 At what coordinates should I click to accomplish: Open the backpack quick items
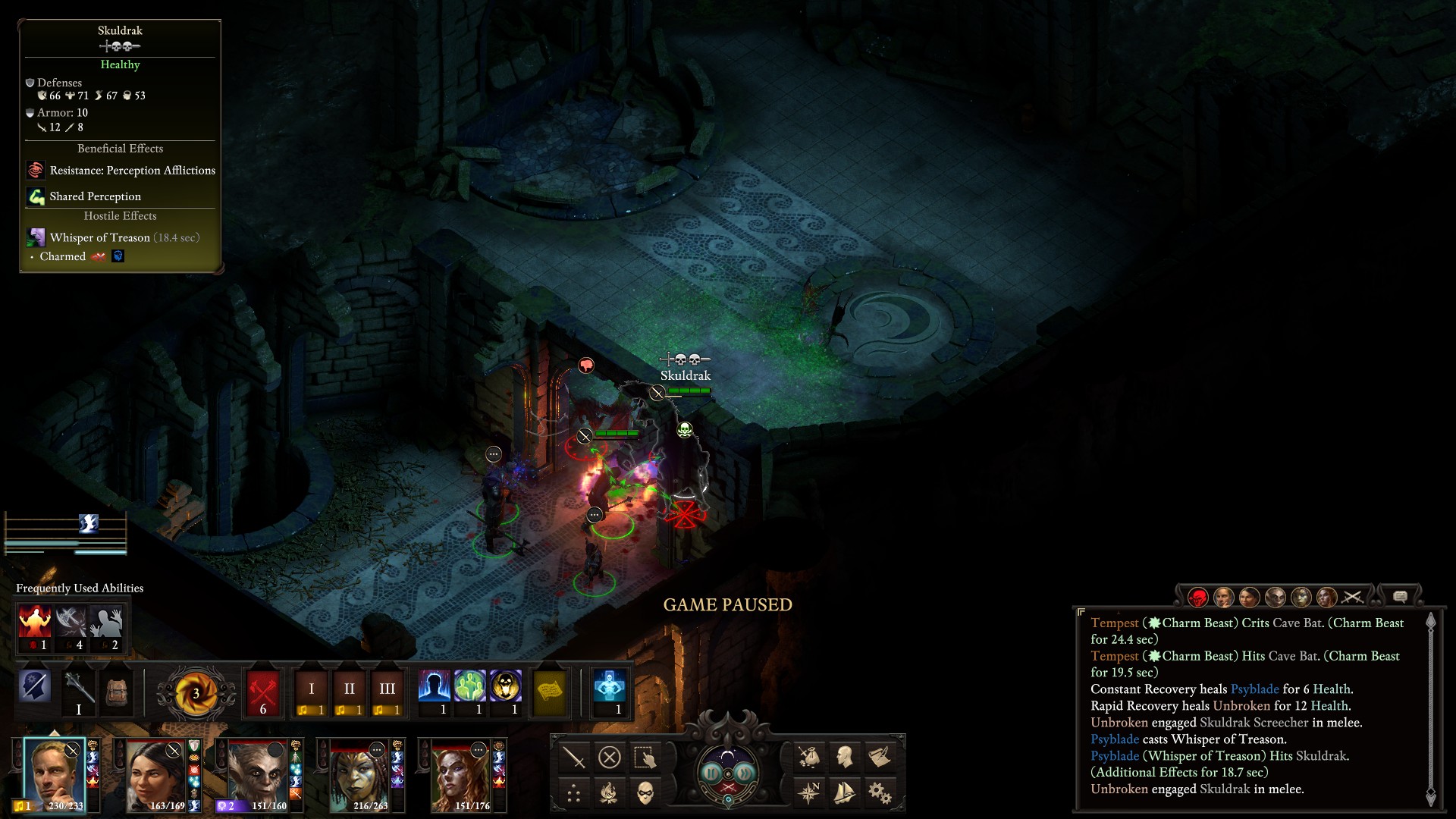116,689
